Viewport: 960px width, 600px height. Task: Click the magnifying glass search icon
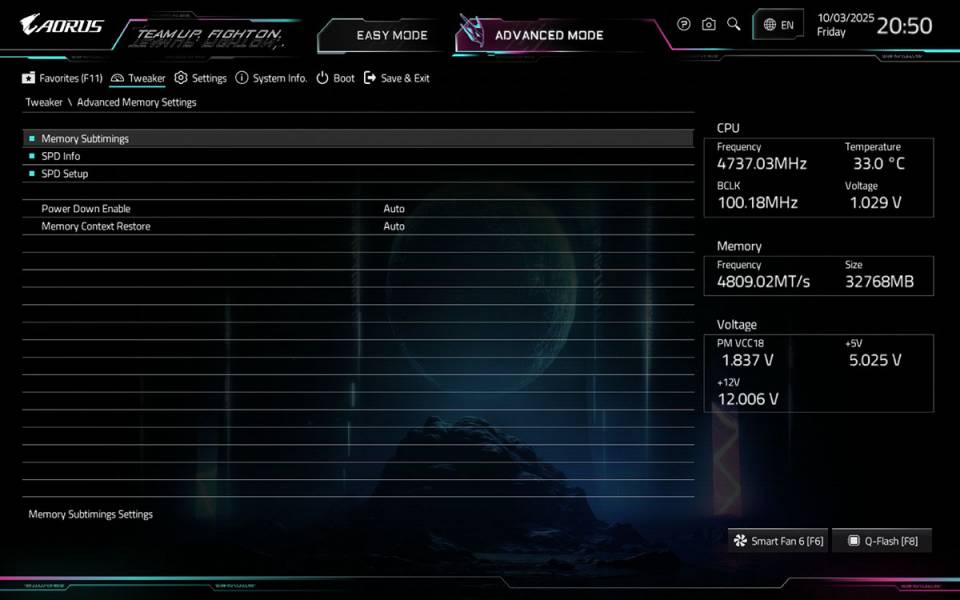[734, 24]
